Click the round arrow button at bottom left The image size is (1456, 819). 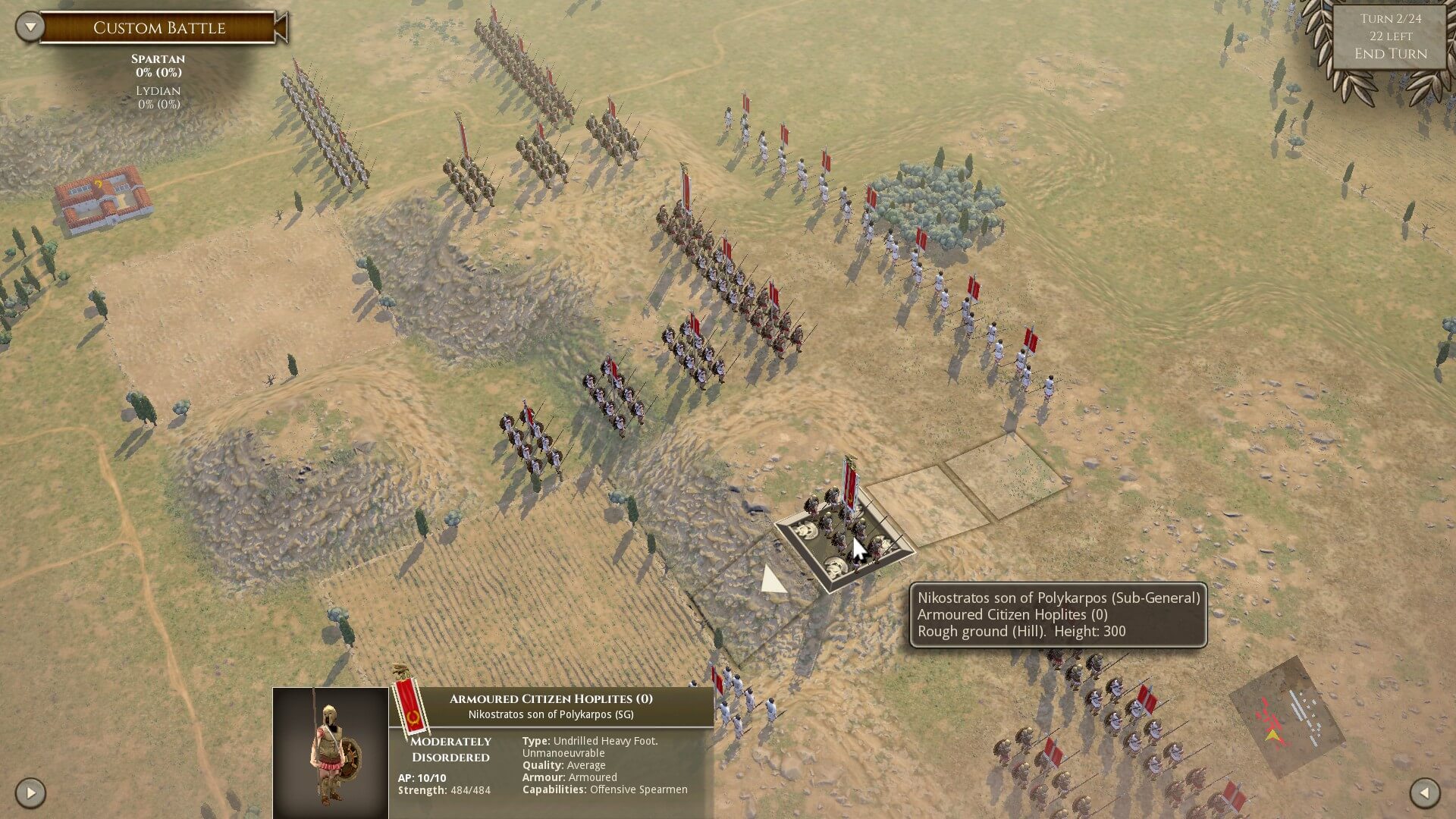click(30, 793)
